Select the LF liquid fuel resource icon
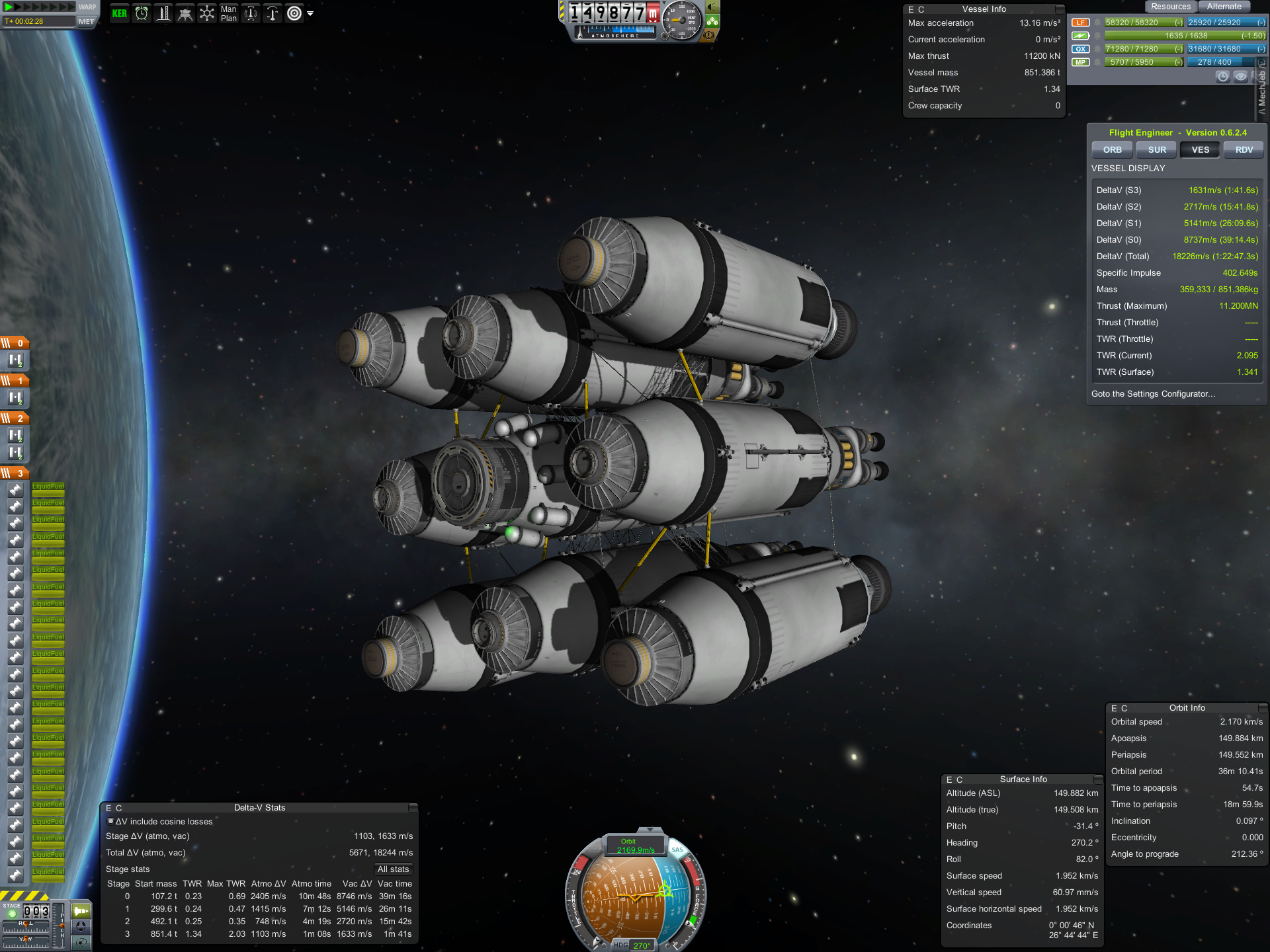This screenshot has height=952, width=1270. [x=1080, y=22]
